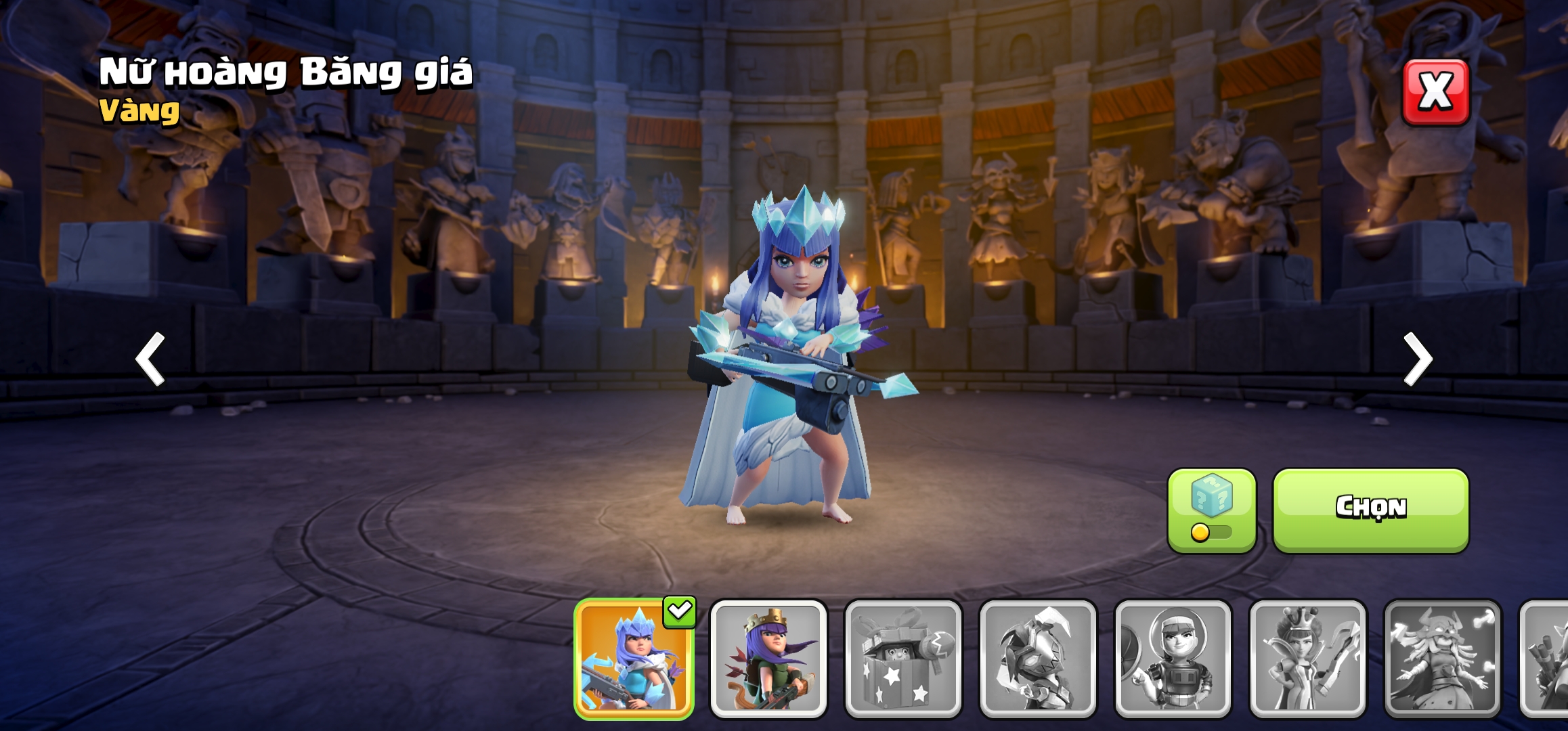The image size is (1568, 731).
Task: Close the skin selection screen
Action: coord(1435,92)
